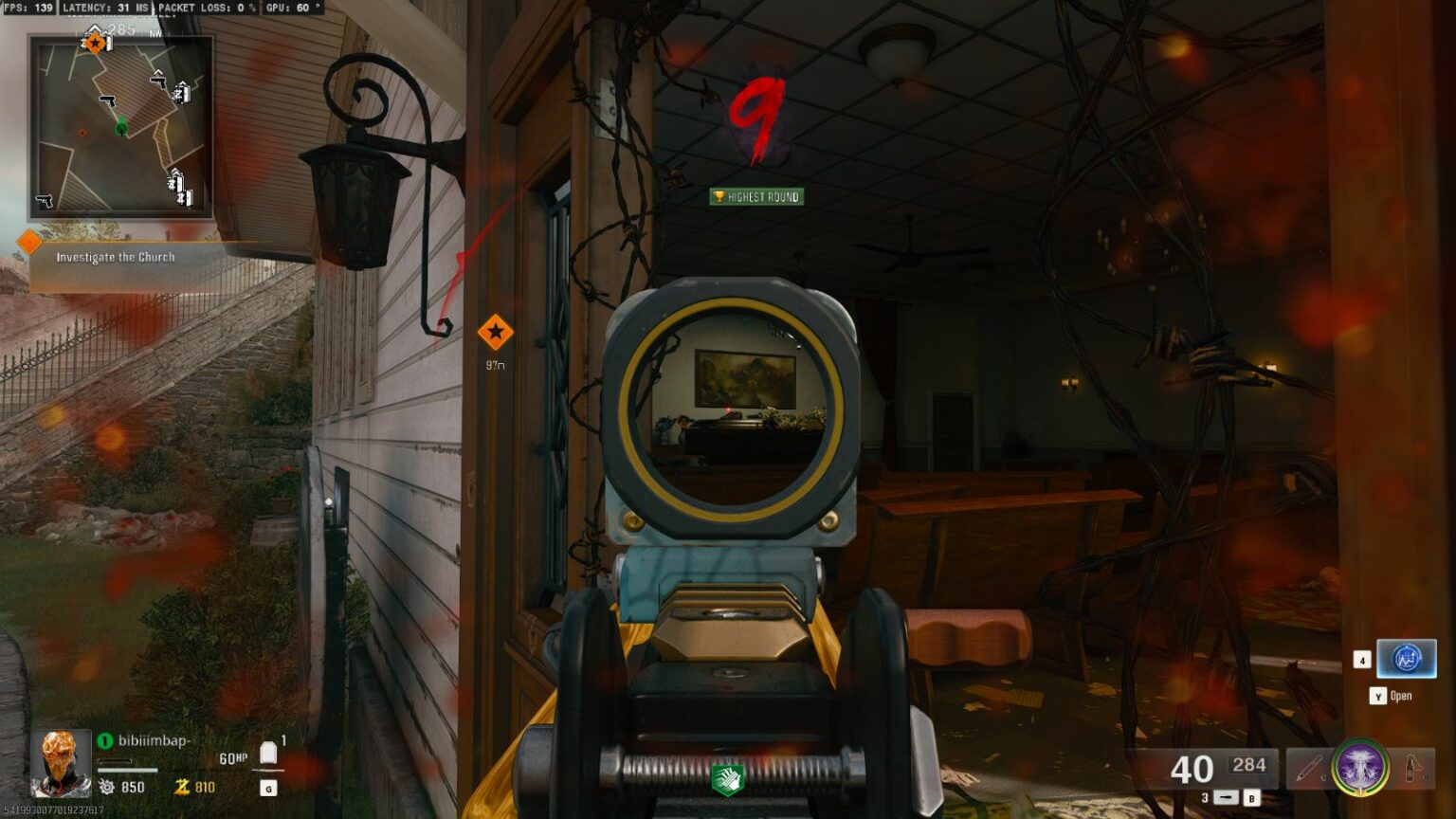Click the blue item pickup icon above Open
The image size is (1456, 819).
point(1405,660)
